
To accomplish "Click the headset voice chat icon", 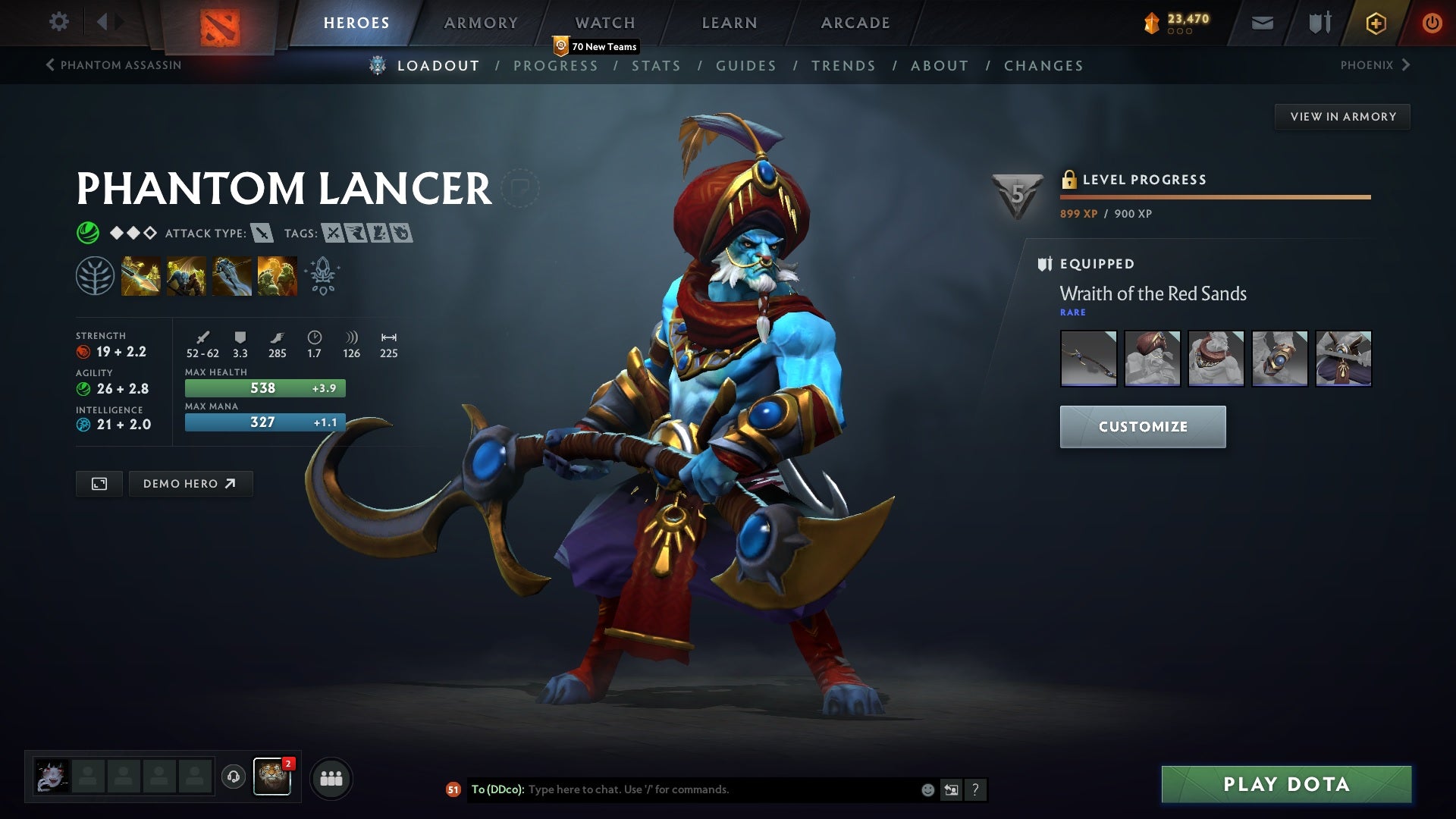I will tap(234, 777).
